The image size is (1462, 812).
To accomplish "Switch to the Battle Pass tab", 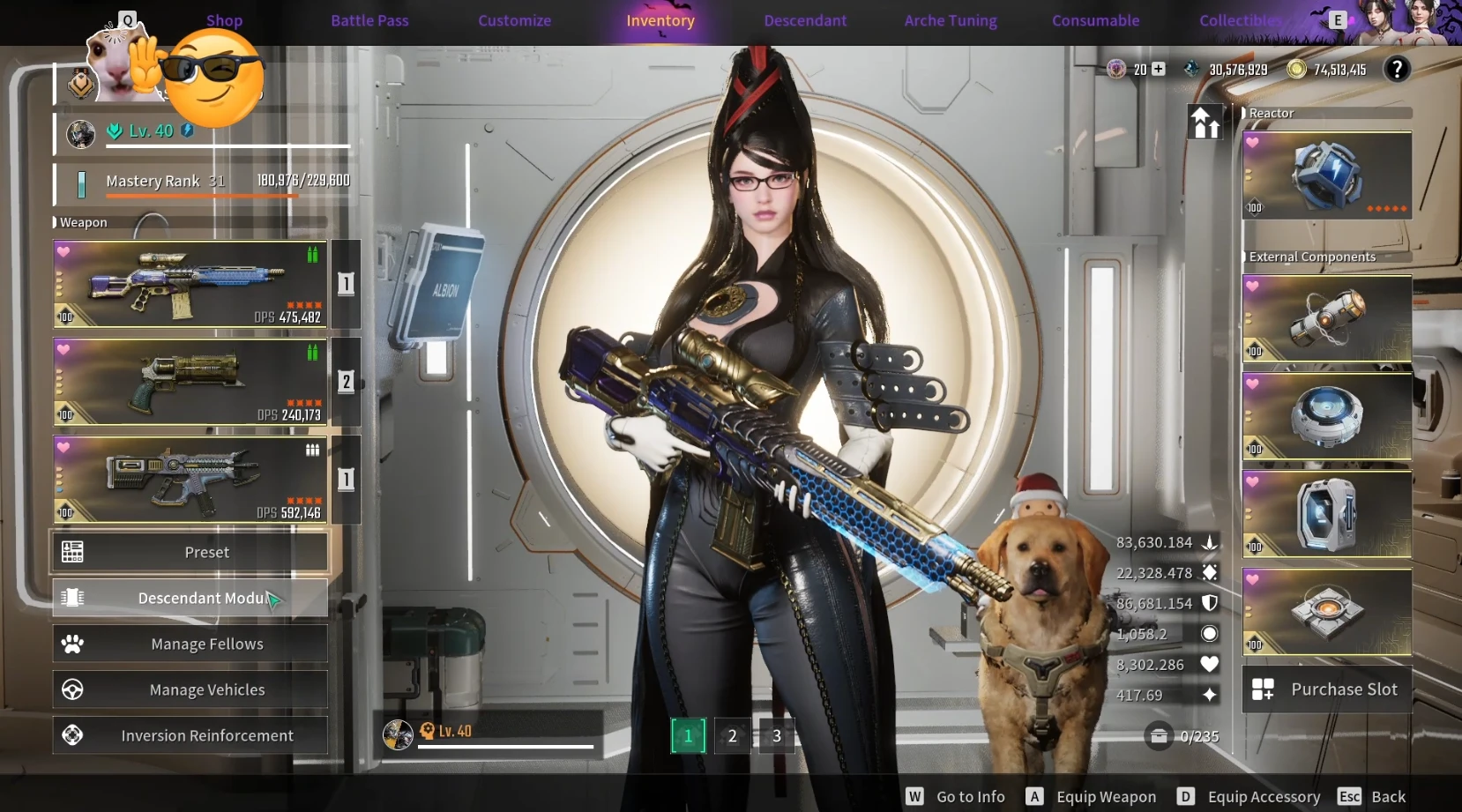I will pos(369,20).
